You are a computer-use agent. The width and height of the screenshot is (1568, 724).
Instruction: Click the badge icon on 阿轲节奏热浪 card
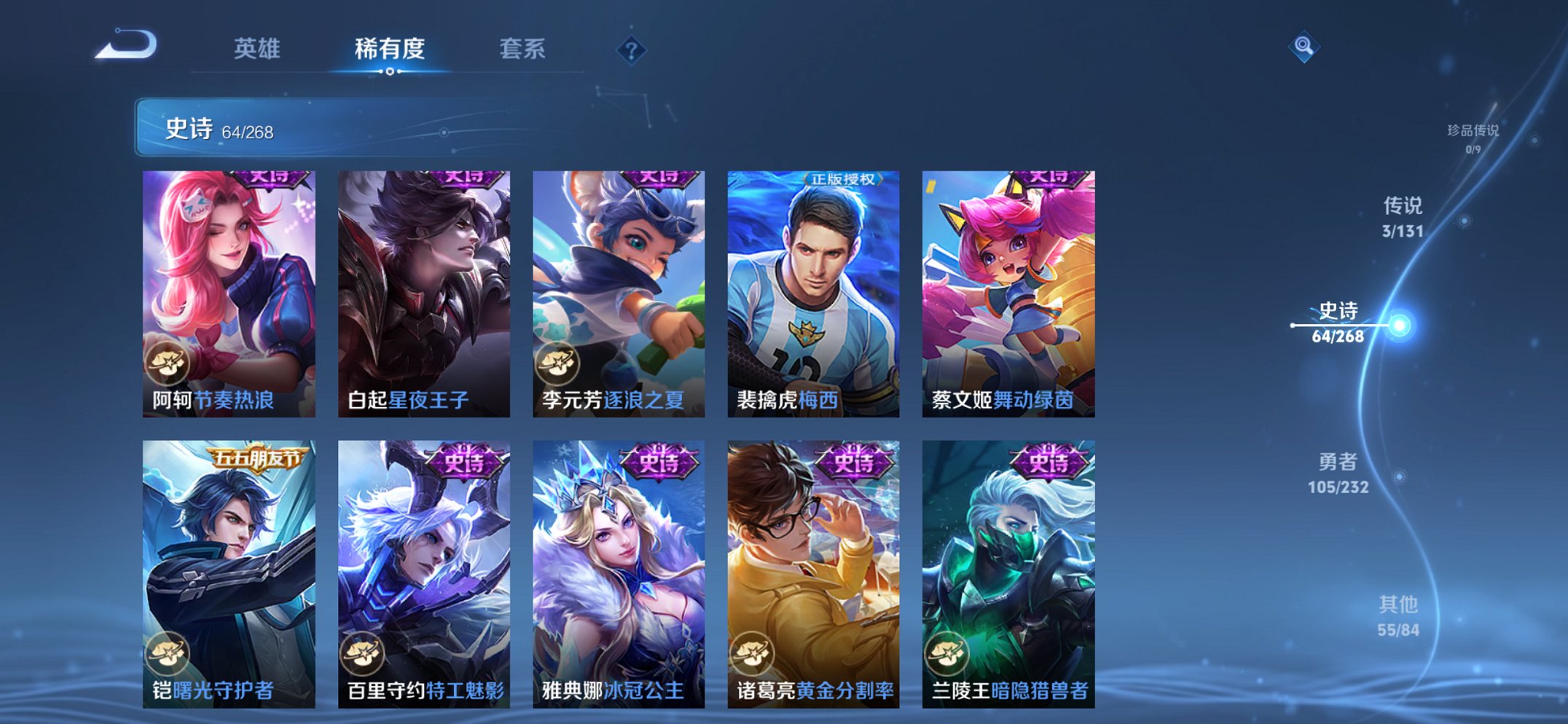pyautogui.click(x=169, y=362)
